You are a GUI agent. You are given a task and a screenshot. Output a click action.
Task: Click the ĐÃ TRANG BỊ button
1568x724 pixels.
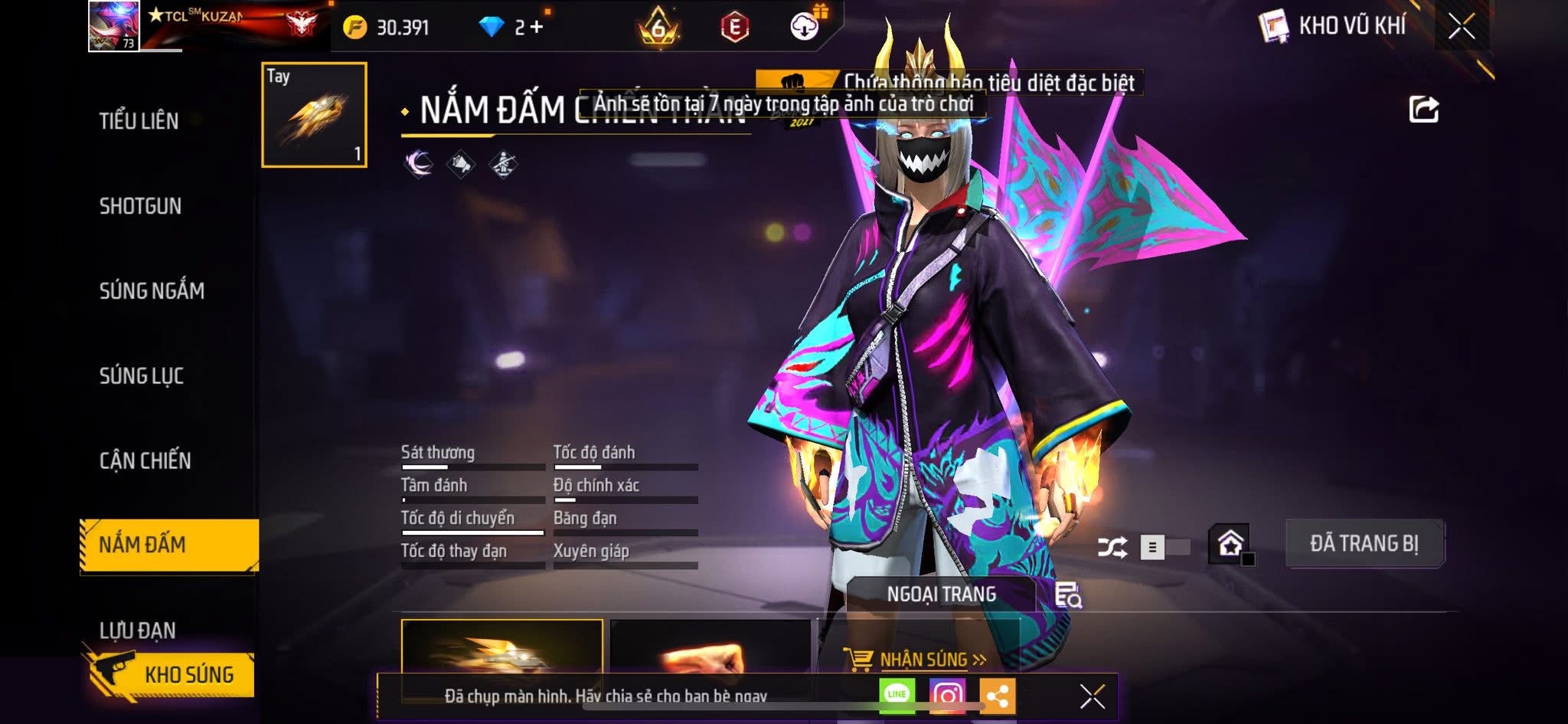tap(1364, 544)
